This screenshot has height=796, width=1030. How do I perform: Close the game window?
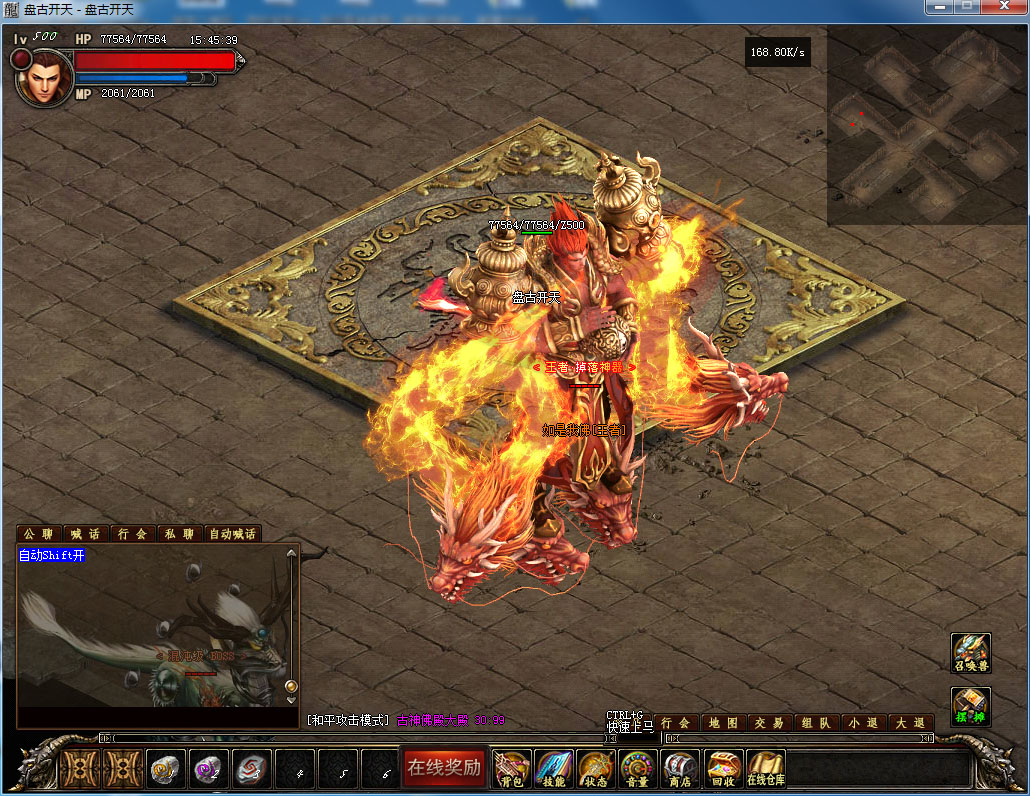coord(1003,7)
